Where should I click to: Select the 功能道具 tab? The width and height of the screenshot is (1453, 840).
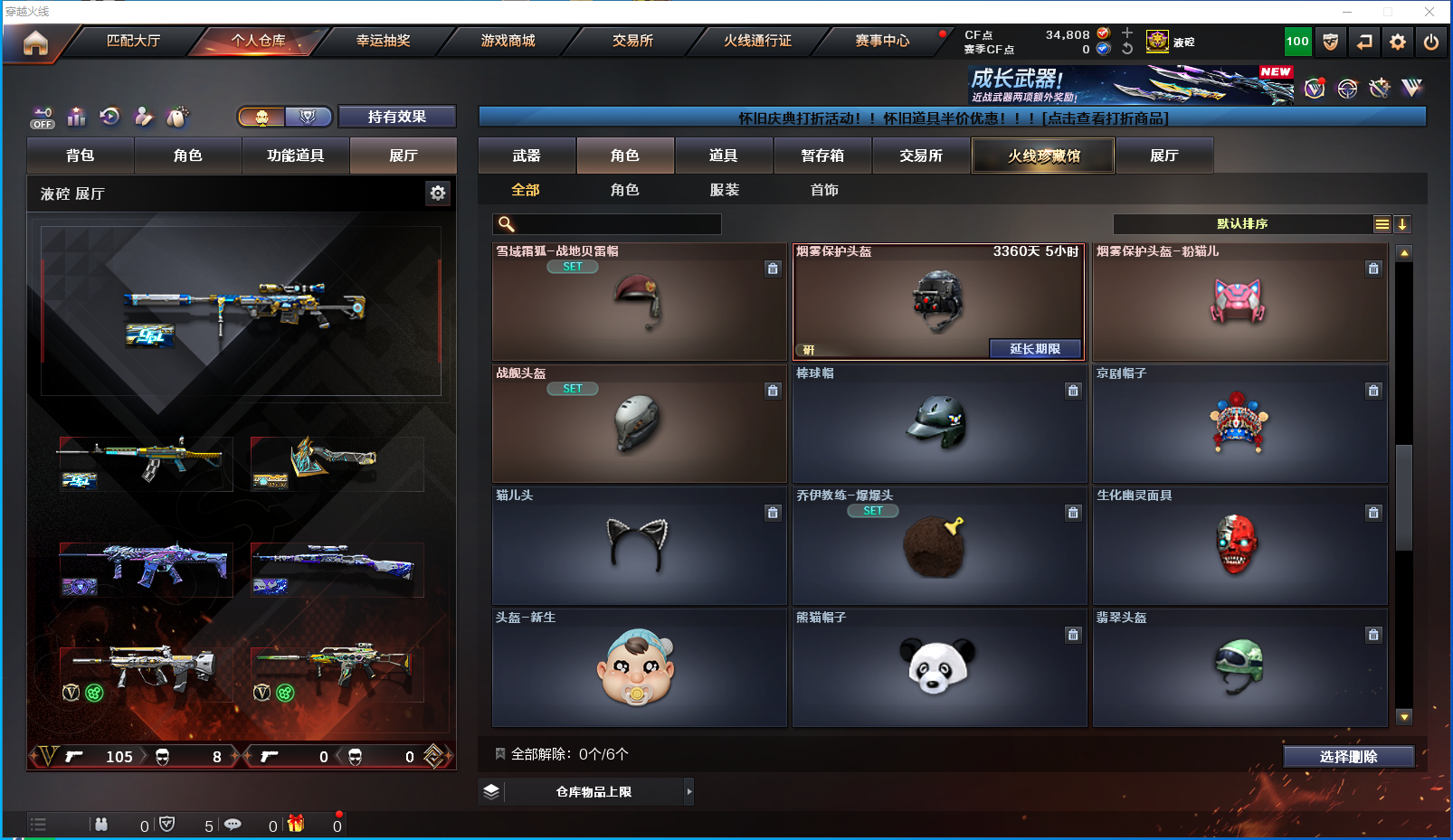295,156
